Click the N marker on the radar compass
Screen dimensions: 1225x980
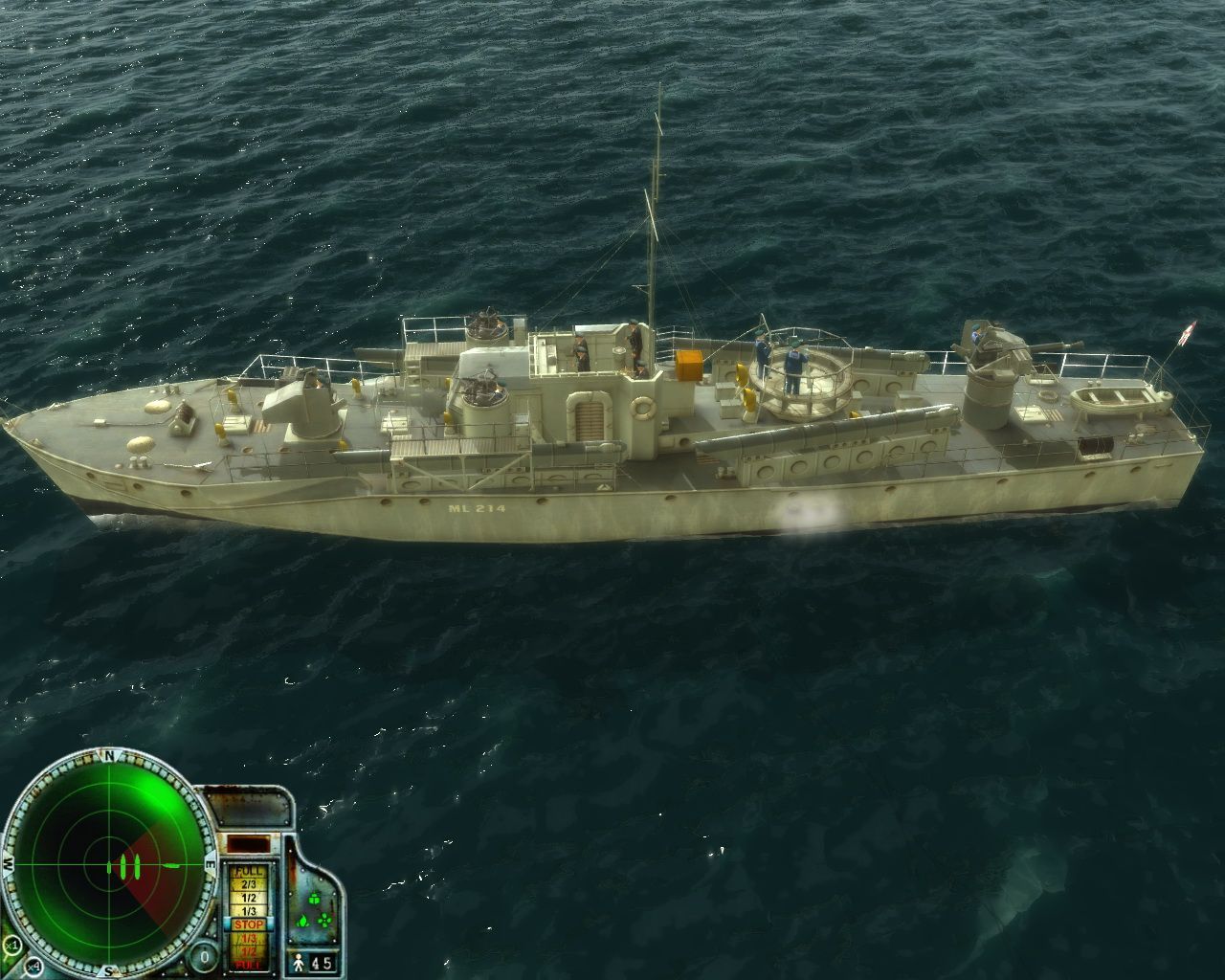click(x=109, y=755)
